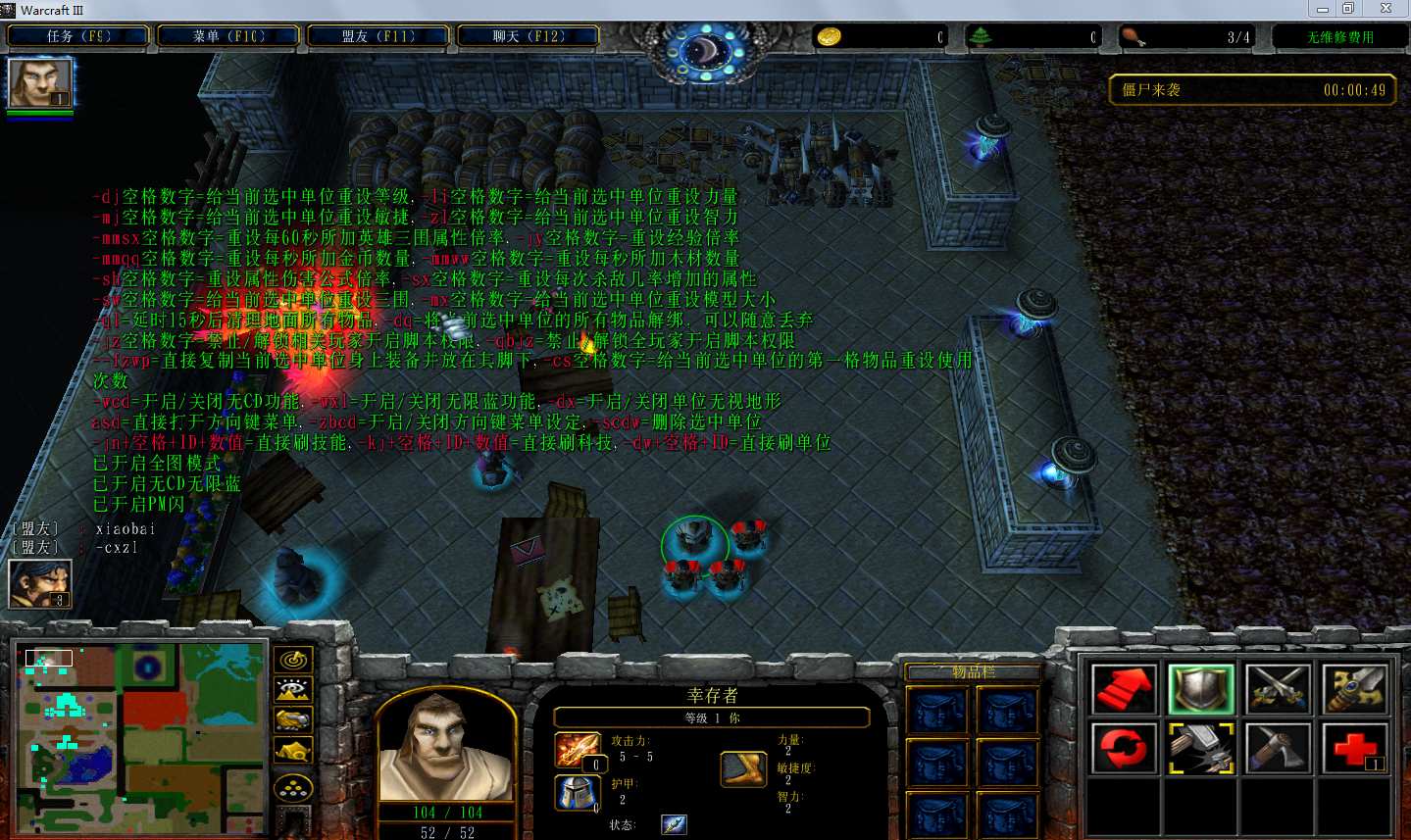The height and width of the screenshot is (840, 1411).
Task: Open the 菜单 (F10) game menu
Action: [228, 36]
